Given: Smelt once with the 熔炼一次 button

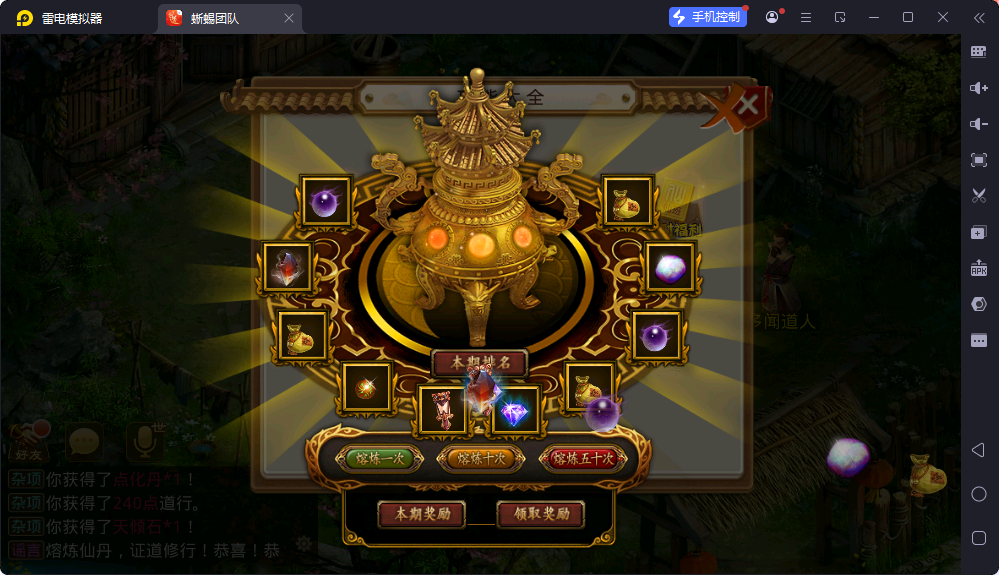Looking at the screenshot, I should [x=381, y=459].
